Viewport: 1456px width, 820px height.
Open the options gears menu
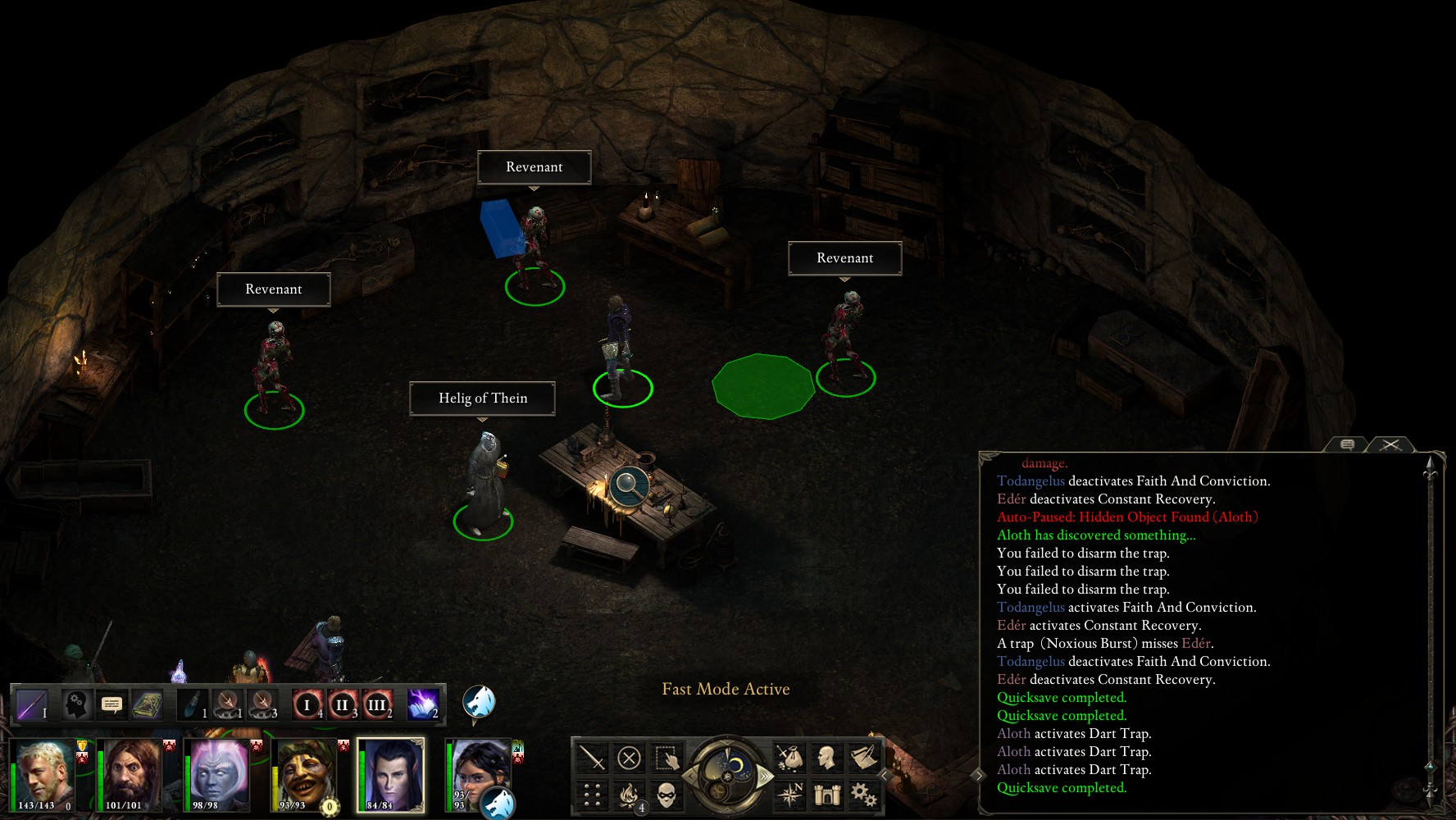pyautogui.click(x=863, y=795)
